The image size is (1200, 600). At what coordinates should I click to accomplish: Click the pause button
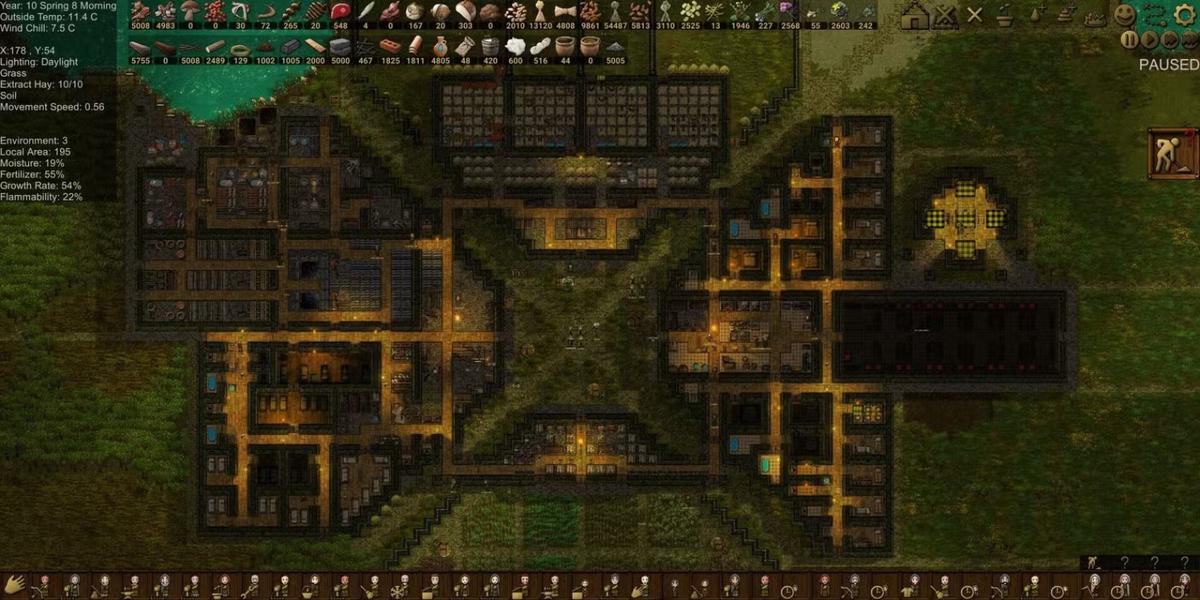[x=1129, y=40]
